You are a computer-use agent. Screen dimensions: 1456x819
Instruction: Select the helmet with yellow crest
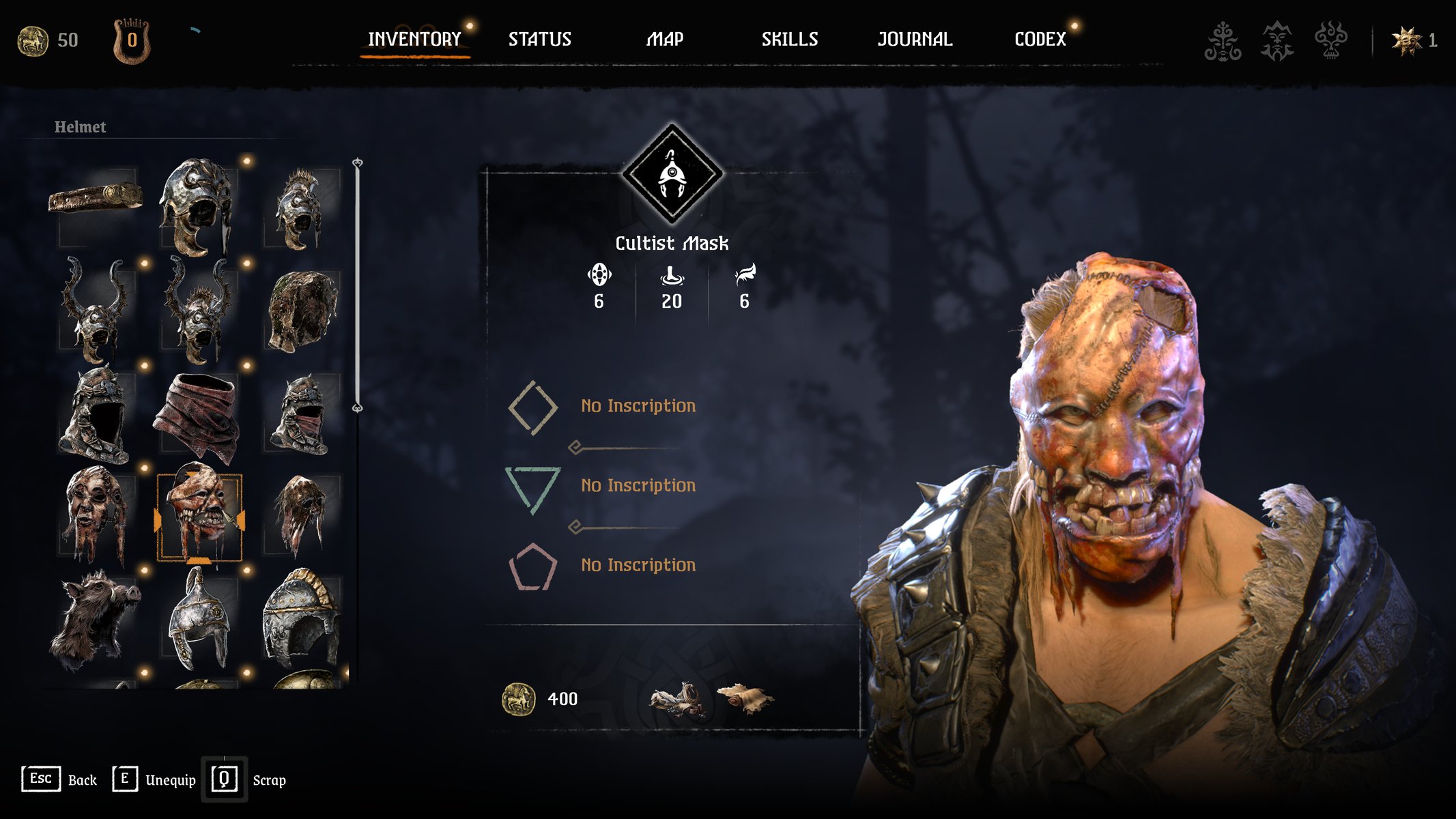pos(301,618)
